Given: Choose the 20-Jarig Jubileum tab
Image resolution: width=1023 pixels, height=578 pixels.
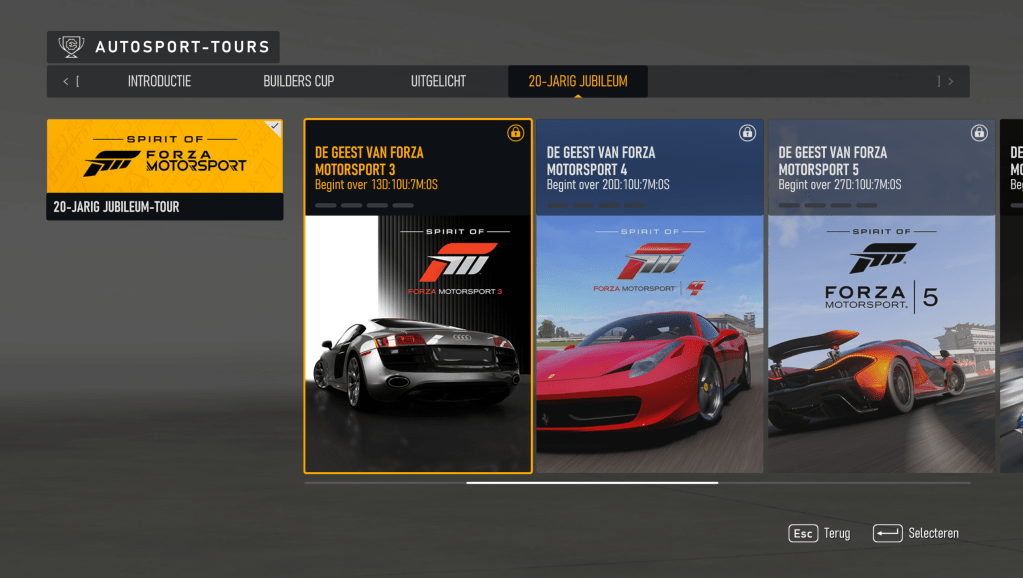Looking at the screenshot, I should pyautogui.click(x=578, y=82).
